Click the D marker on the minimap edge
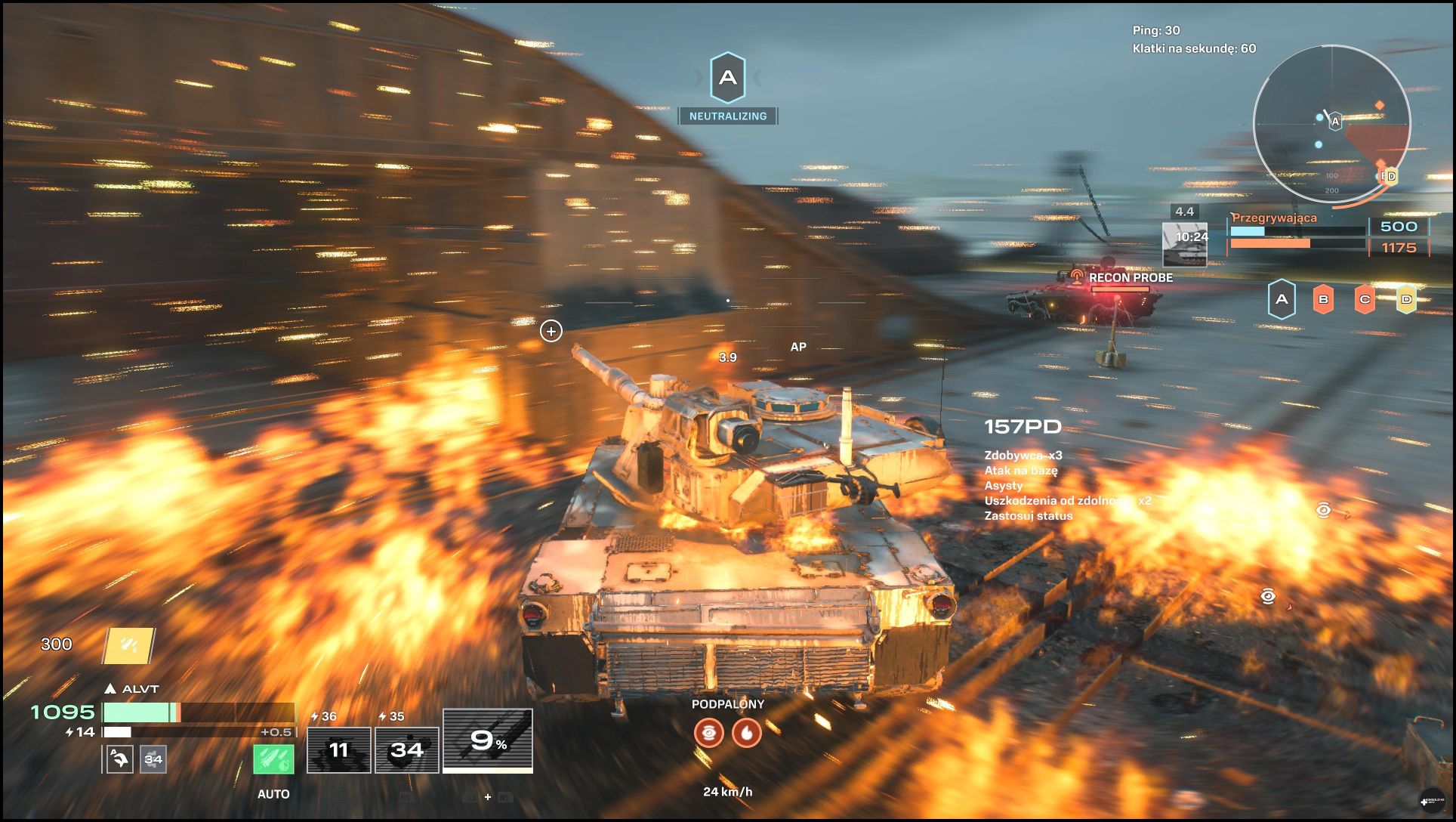The height and width of the screenshot is (822, 1456). (1391, 176)
